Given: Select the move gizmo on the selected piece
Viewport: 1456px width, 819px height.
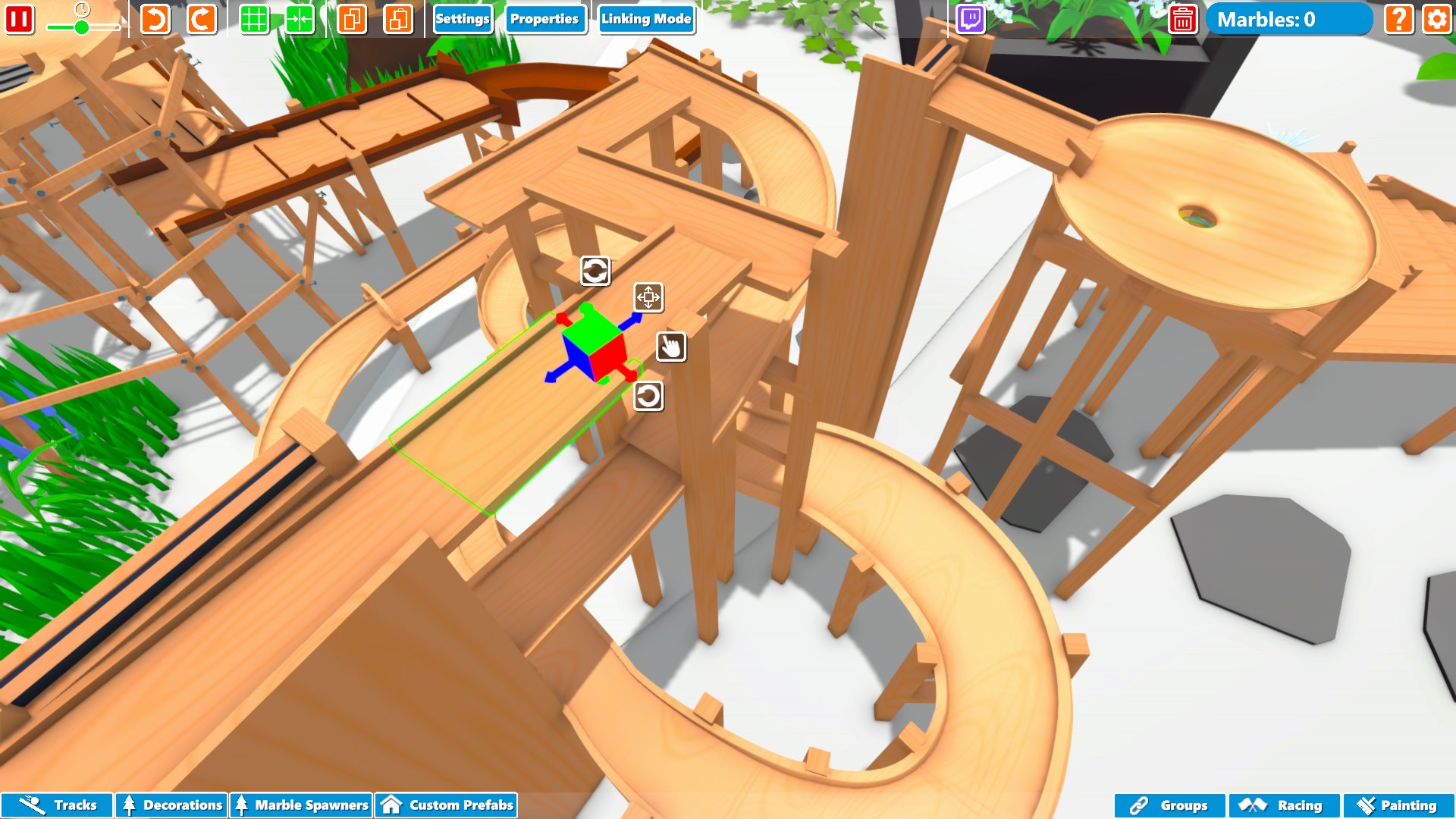Looking at the screenshot, I should pyautogui.click(x=649, y=299).
